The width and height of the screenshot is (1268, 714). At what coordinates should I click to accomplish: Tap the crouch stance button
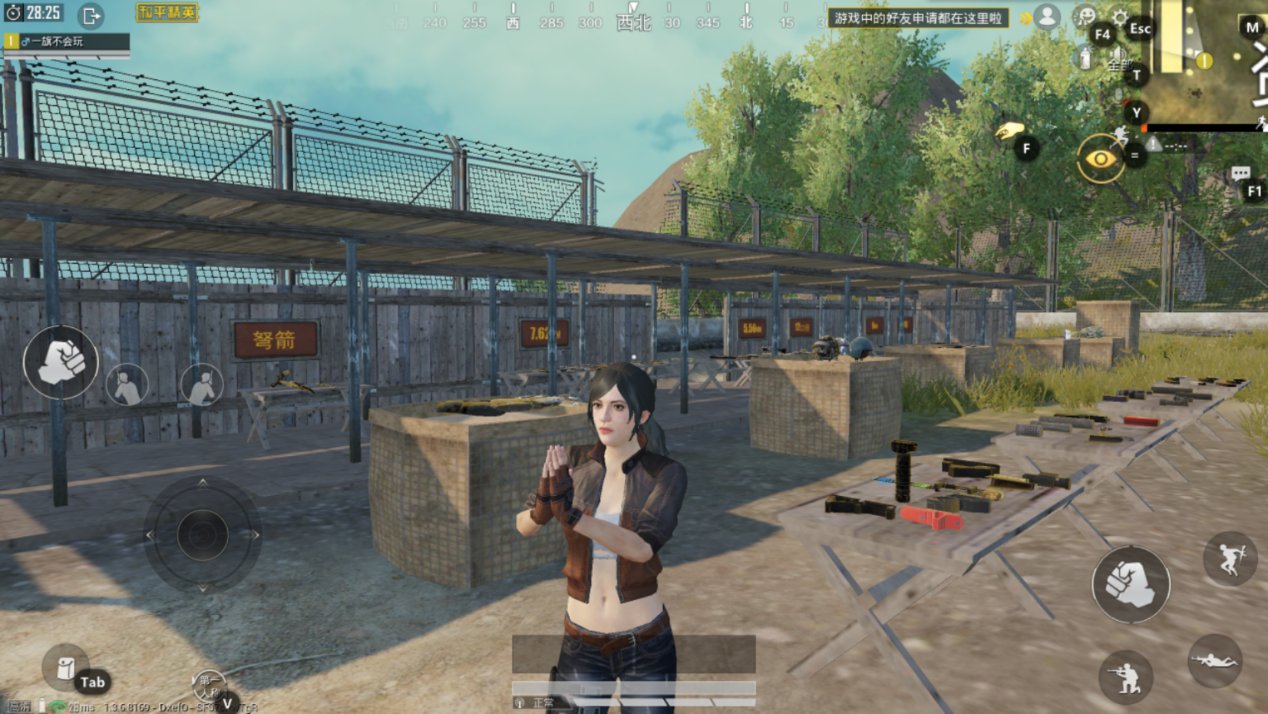click(1124, 677)
